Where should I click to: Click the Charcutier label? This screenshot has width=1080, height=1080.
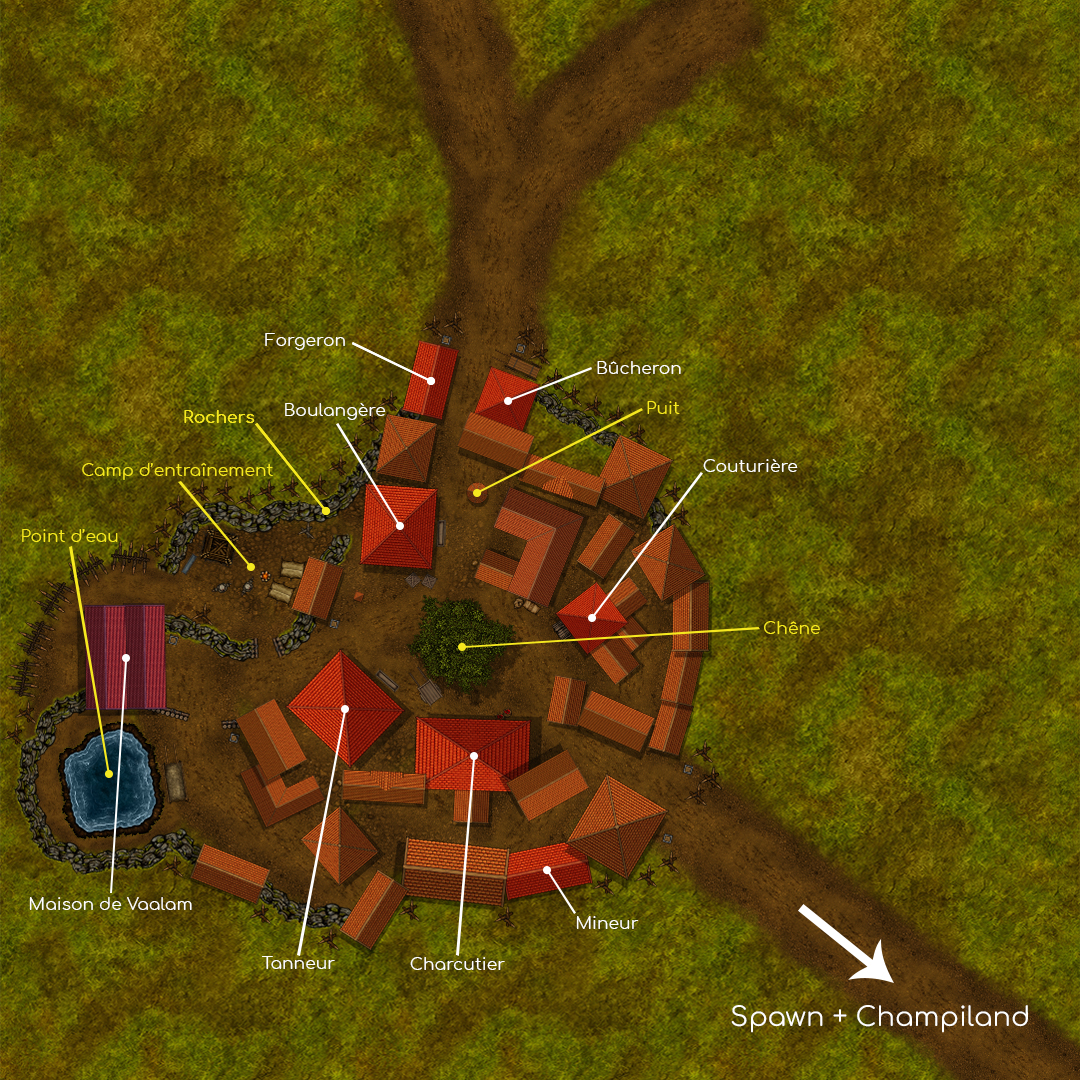click(457, 964)
